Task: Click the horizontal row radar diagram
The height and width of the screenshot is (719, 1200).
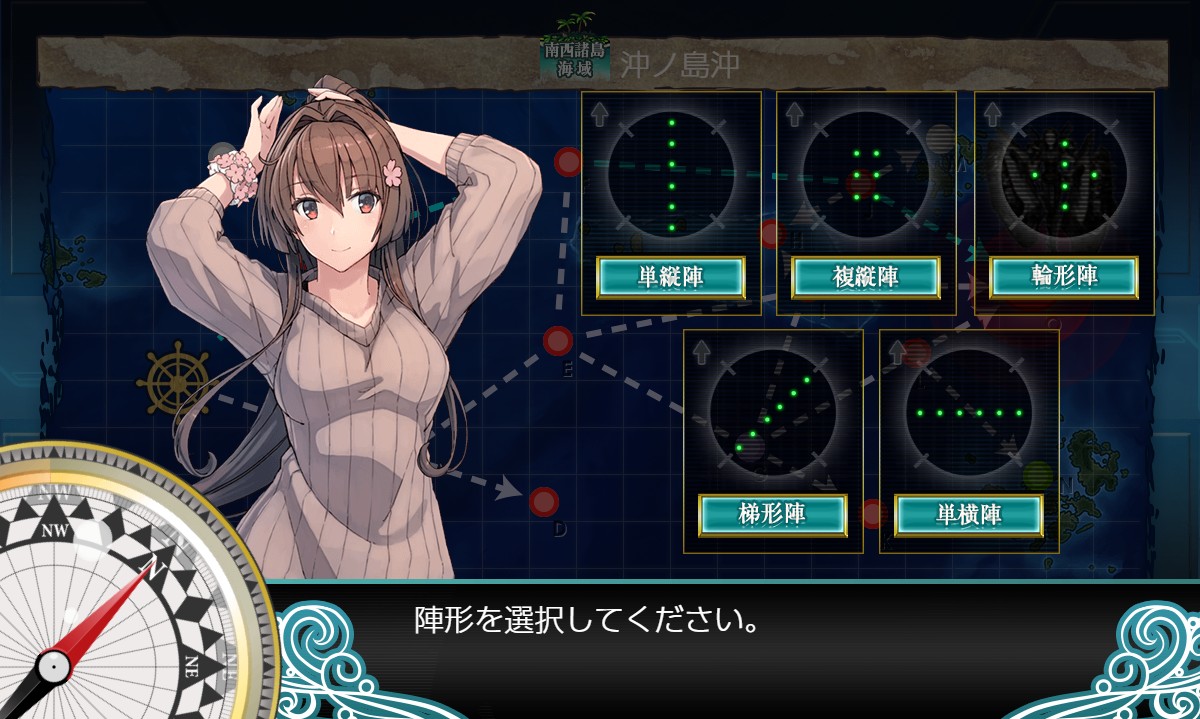Action: click(x=969, y=412)
